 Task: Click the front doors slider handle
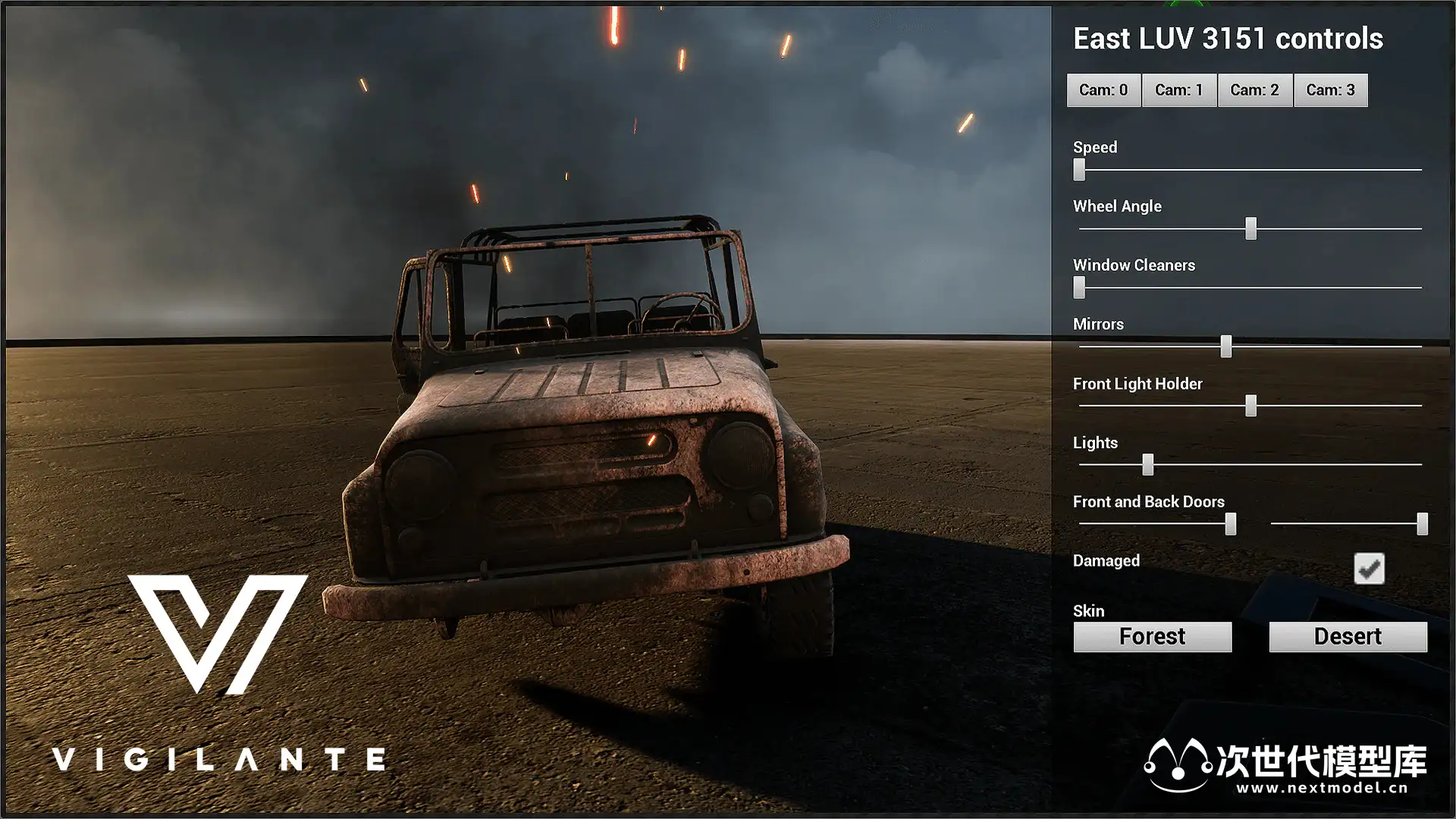pos(1230,523)
